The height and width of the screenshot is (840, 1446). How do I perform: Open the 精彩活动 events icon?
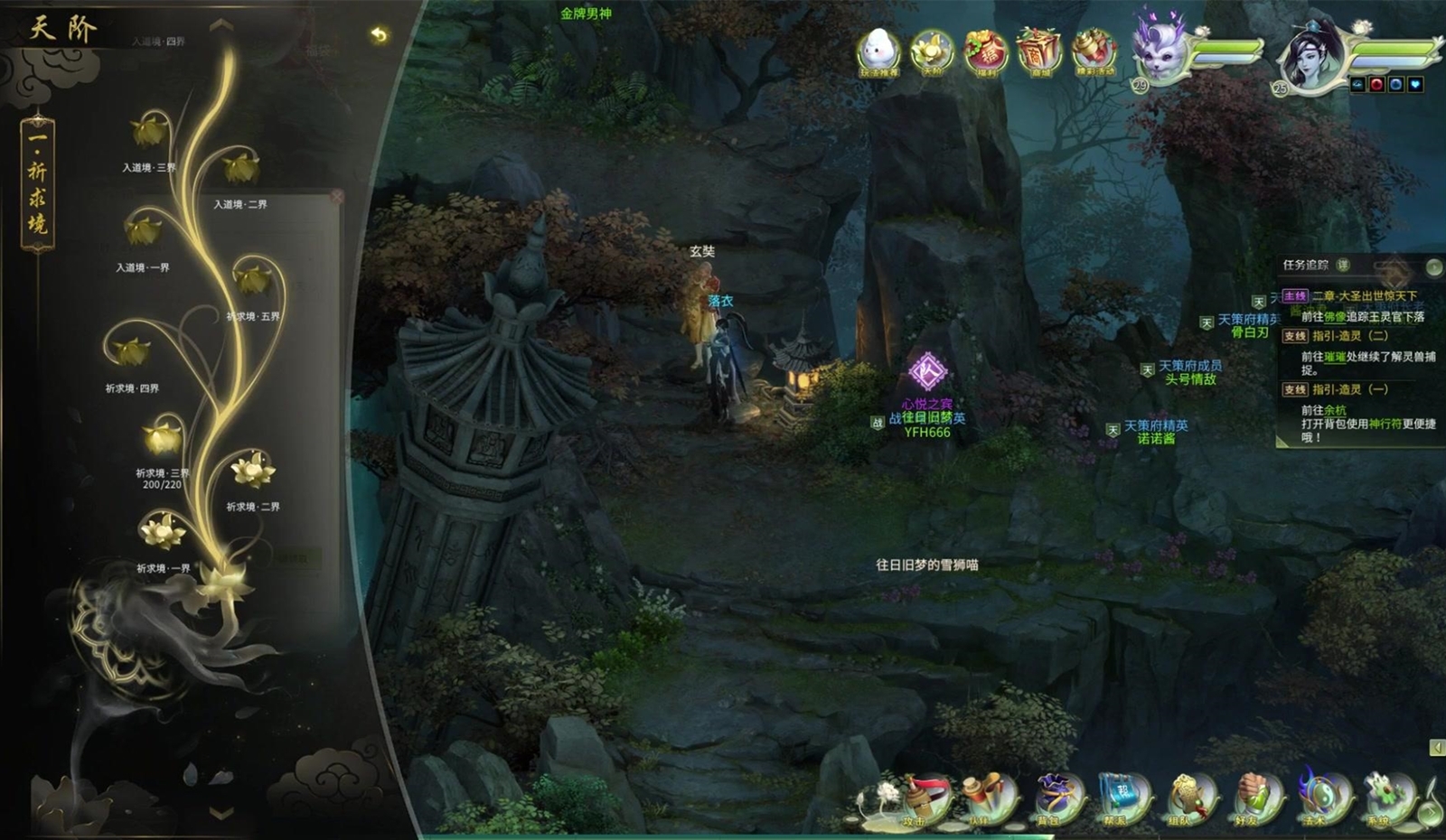[x=1094, y=51]
